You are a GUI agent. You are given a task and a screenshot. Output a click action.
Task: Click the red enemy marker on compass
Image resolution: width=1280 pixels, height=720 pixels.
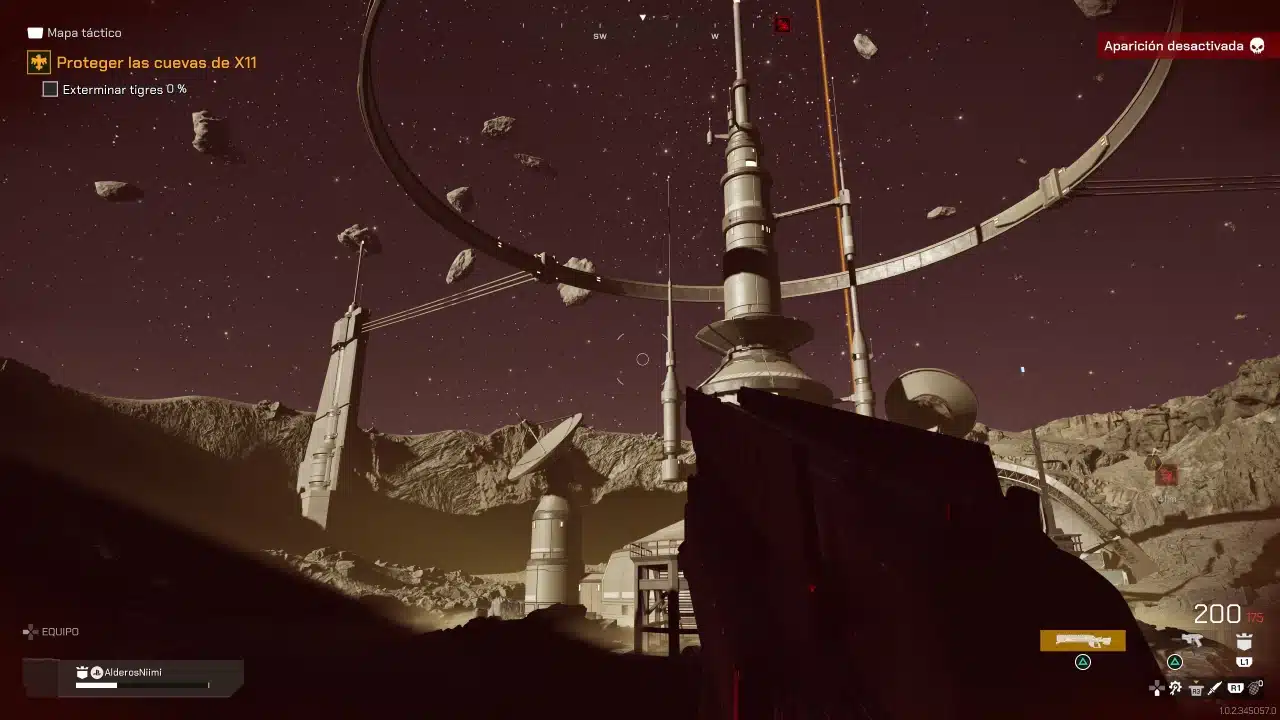click(x=782, y=24)
